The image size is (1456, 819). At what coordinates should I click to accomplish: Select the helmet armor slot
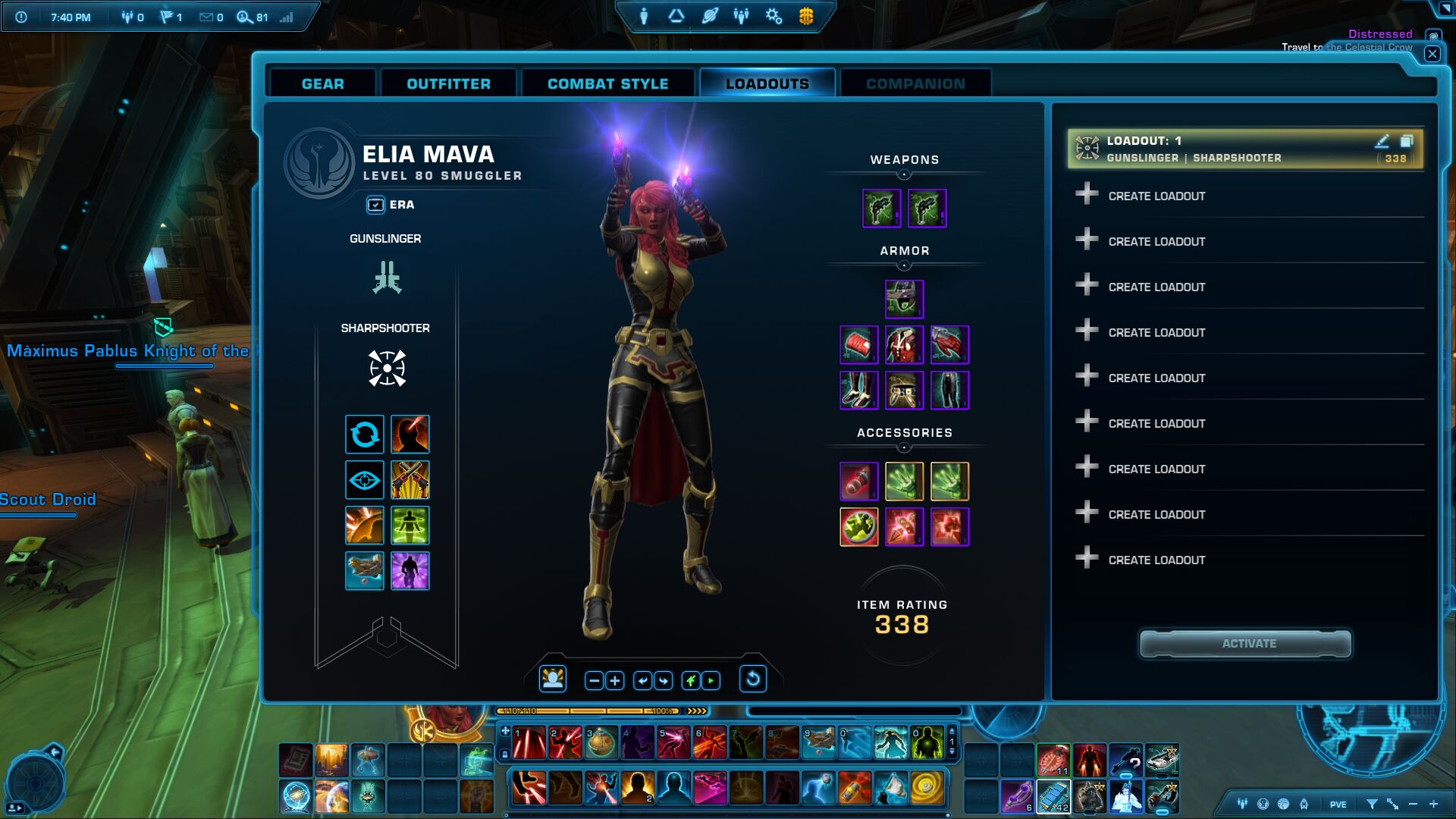[x=904, y=299]
